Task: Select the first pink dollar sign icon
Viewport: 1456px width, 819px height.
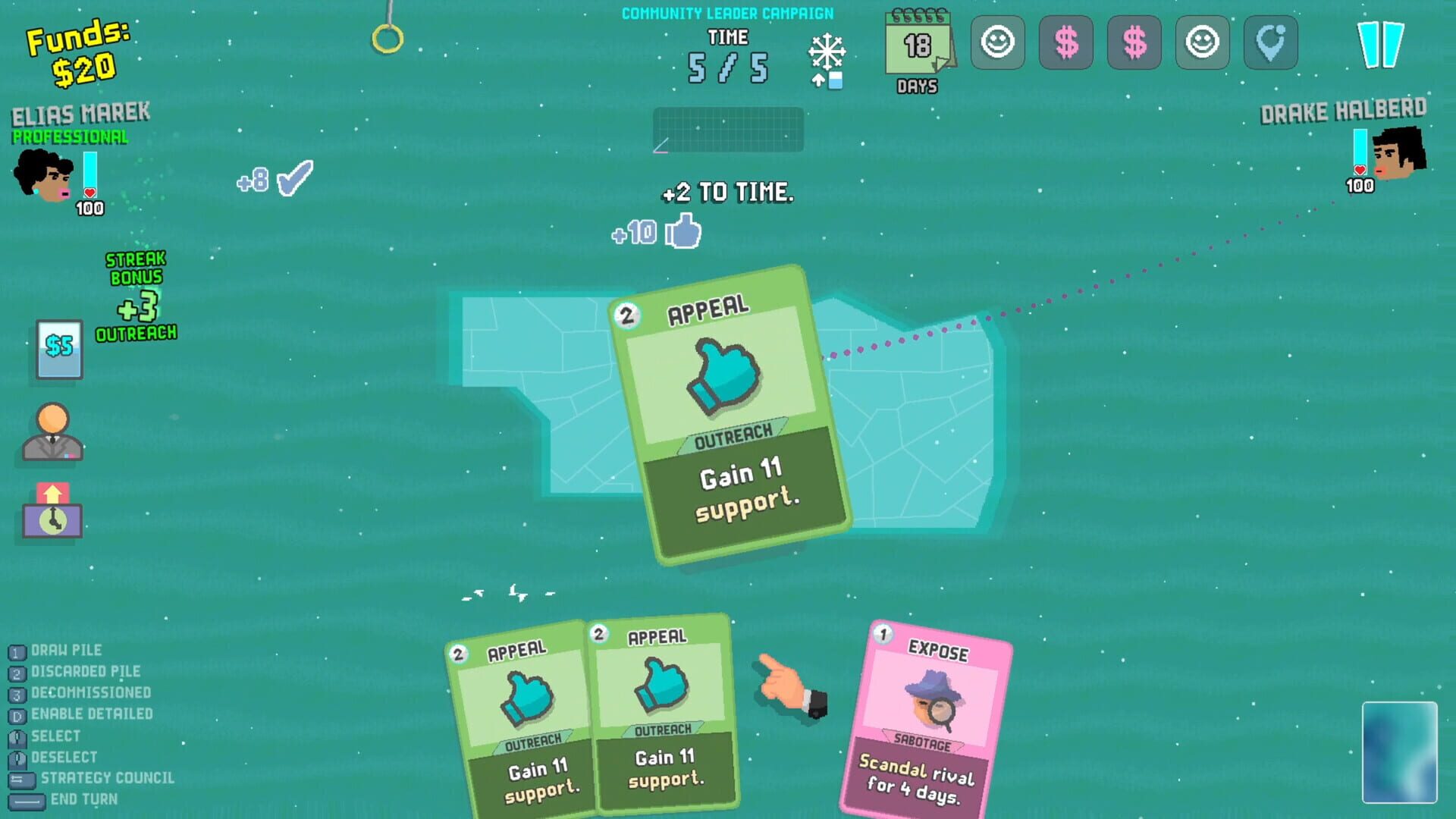Action: tap(1066, 43)
